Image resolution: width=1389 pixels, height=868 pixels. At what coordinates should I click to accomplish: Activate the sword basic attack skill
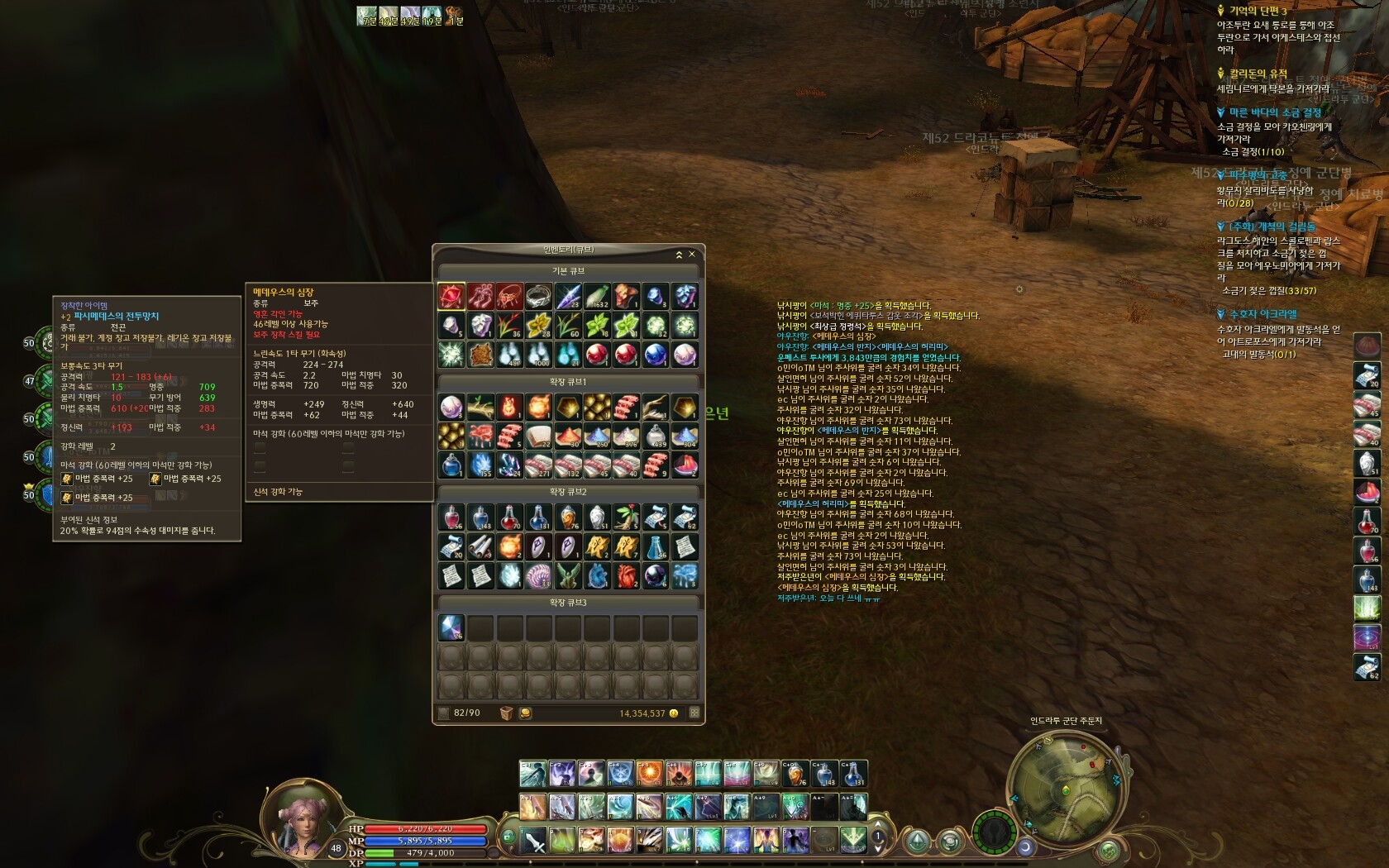(532, 840)
